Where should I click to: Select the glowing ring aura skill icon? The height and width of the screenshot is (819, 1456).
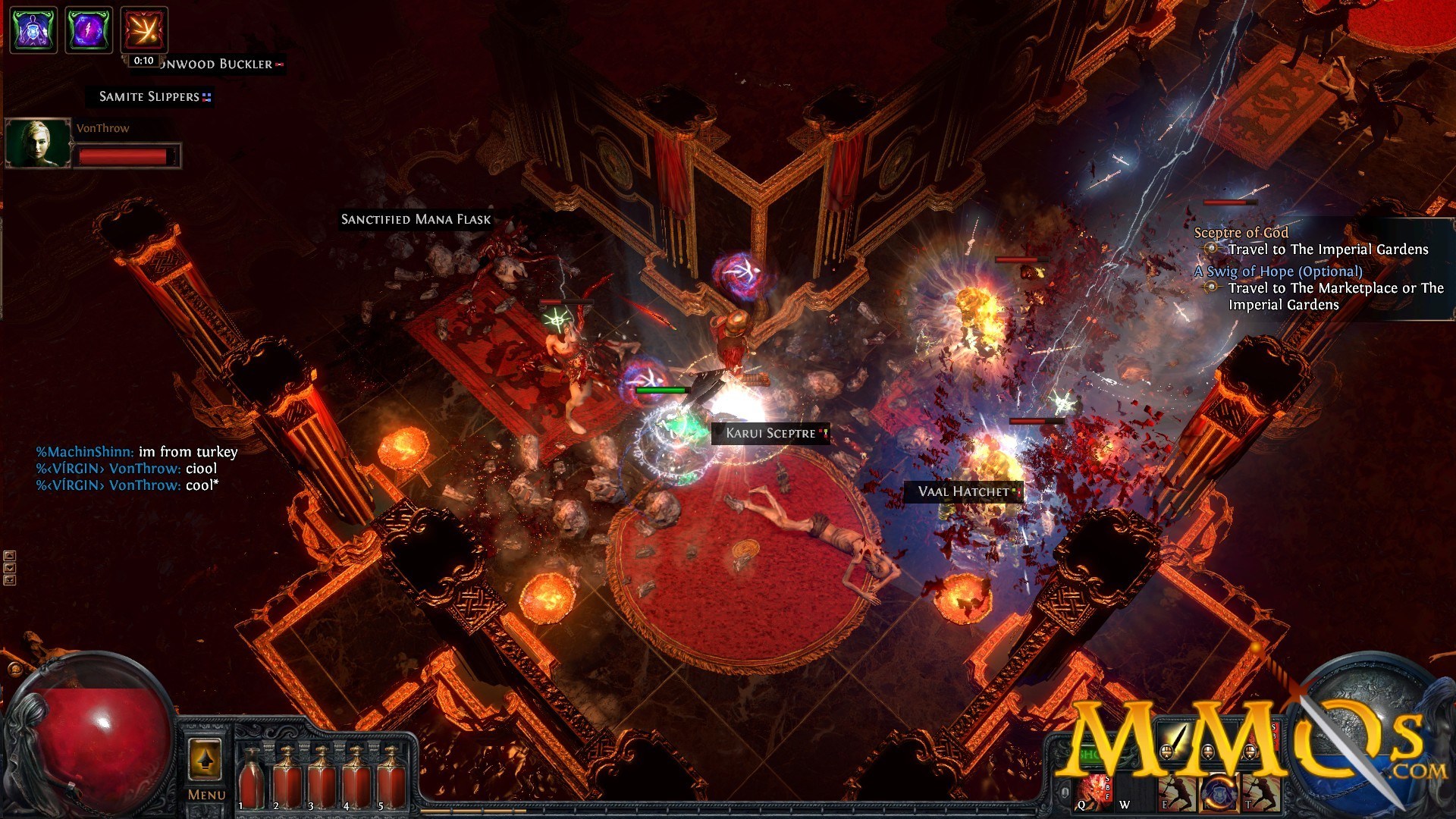(1218, 793)
